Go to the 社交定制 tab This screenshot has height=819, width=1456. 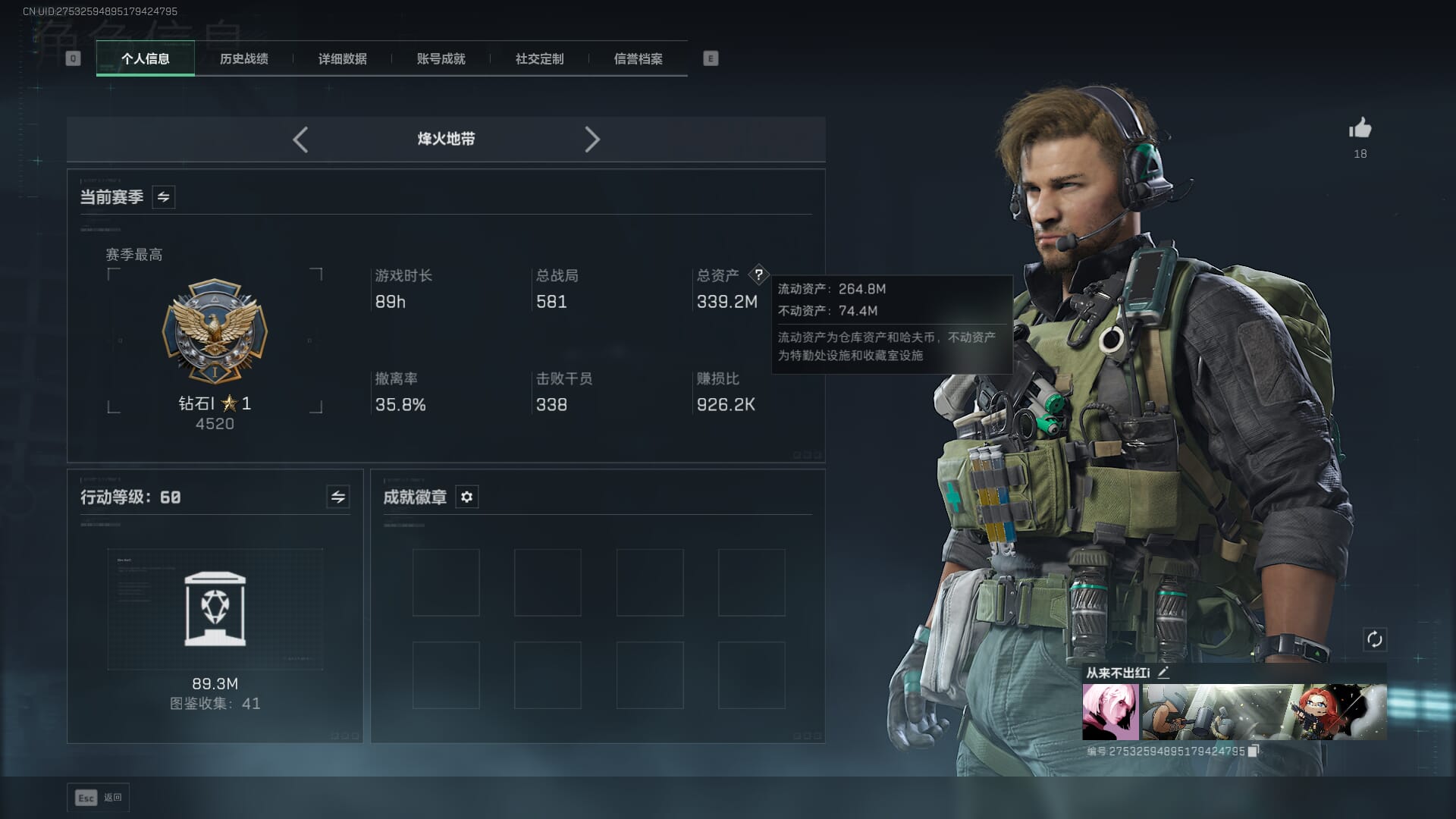tap(539, 59)
